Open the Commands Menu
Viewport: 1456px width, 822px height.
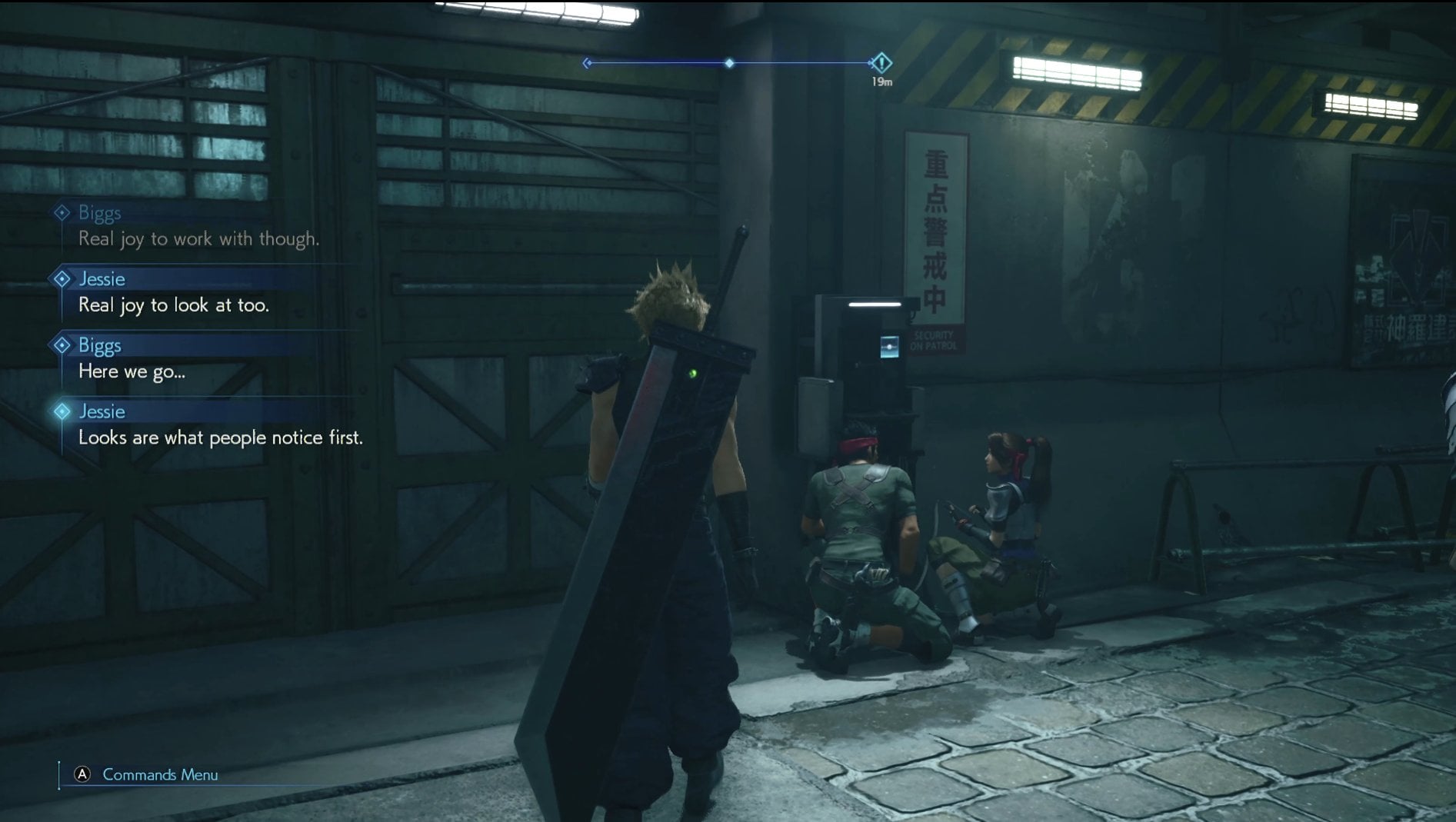146,774
